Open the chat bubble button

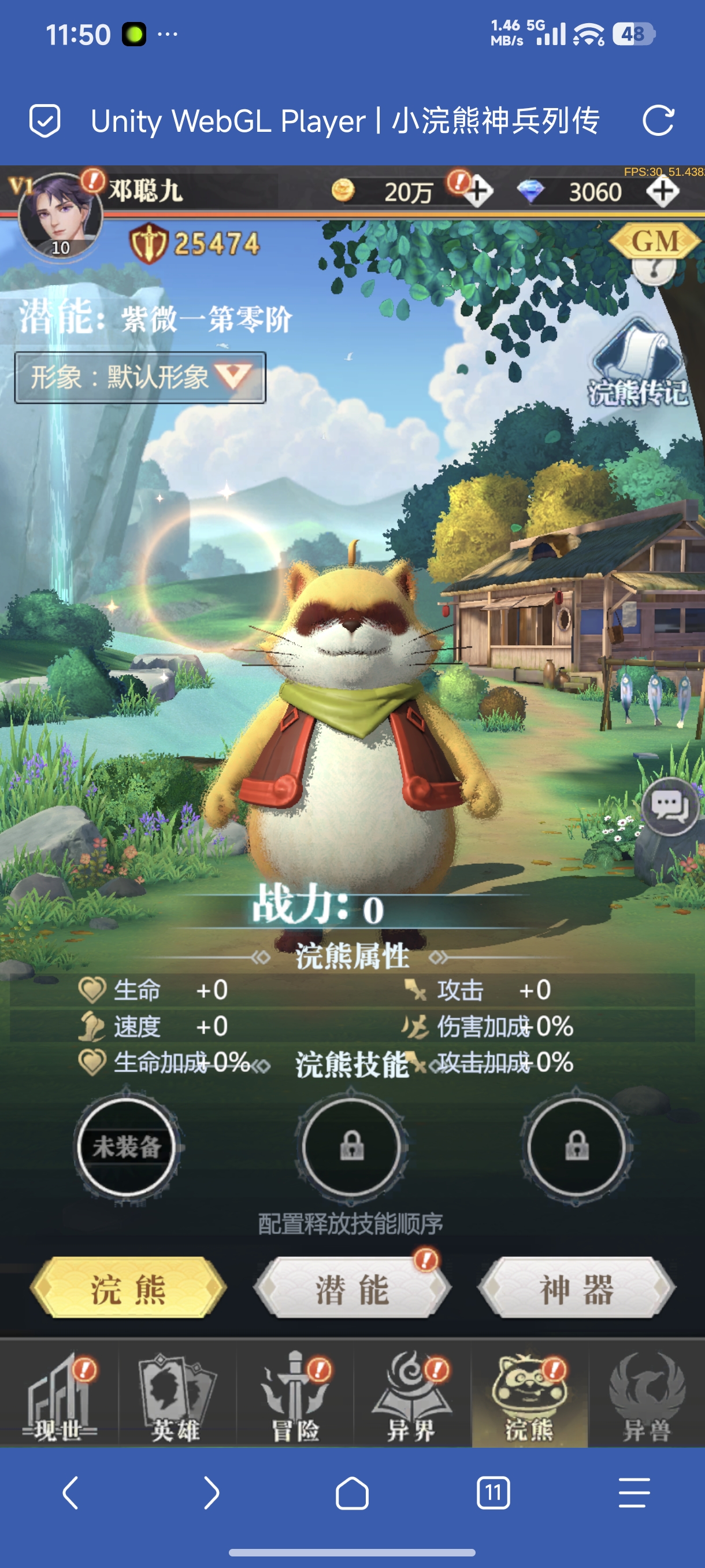(670, 807)
